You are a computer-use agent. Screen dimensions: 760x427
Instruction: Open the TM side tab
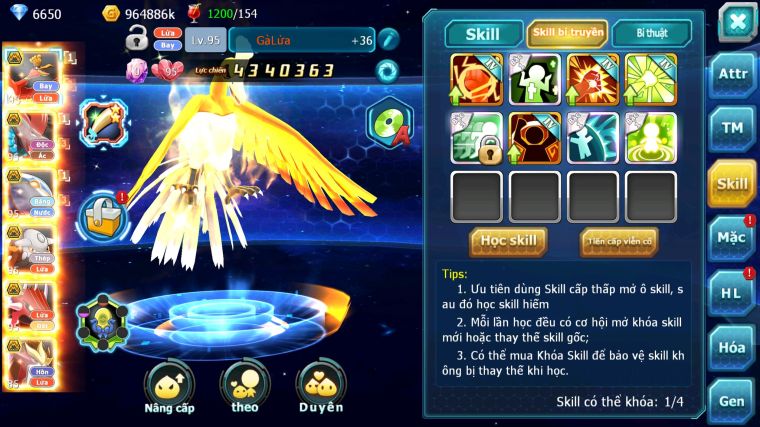point(732,129)
